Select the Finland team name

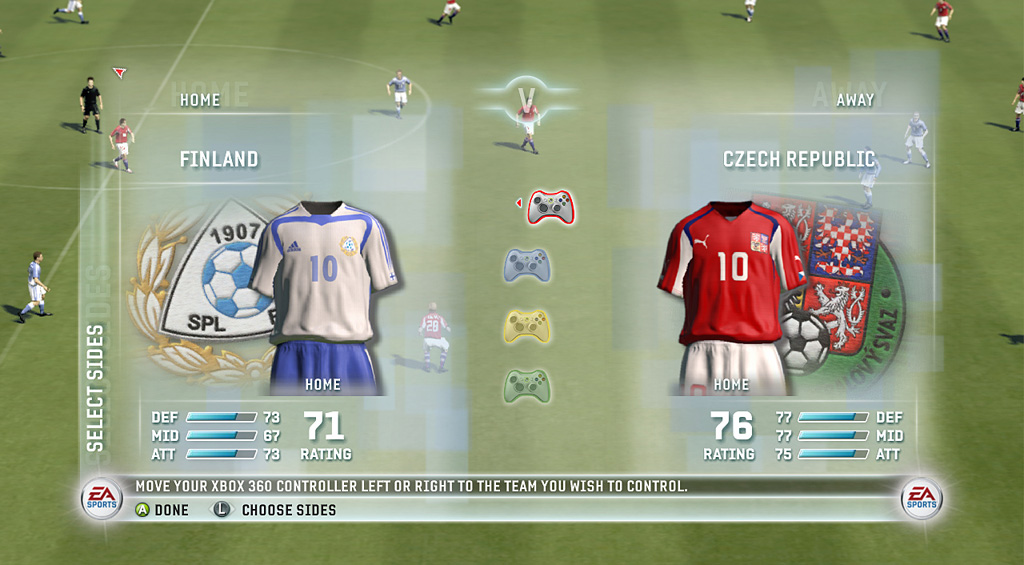click(x=219, y=159)
